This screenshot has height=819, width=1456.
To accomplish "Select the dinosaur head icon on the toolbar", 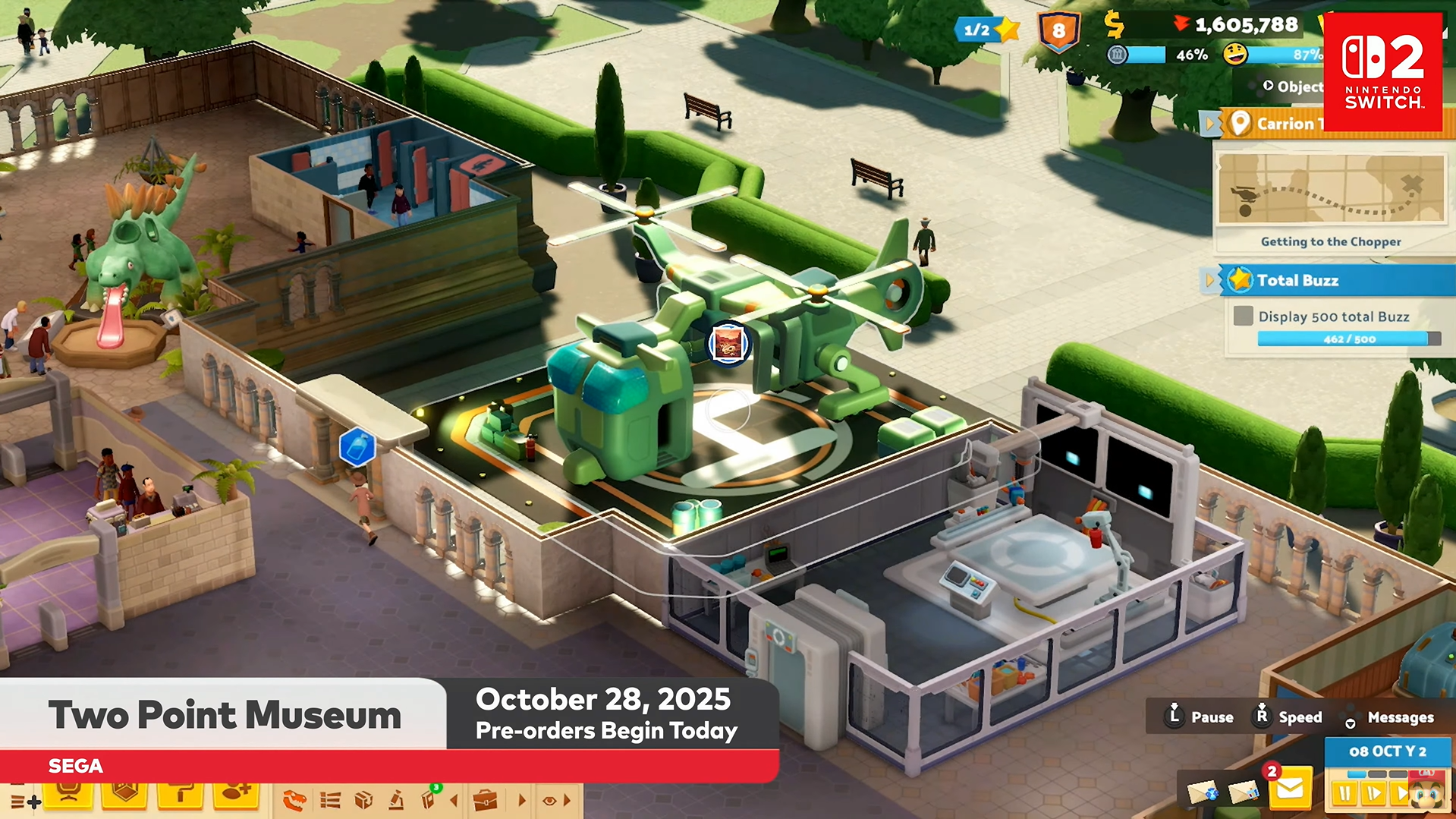I will click(295, 801).
